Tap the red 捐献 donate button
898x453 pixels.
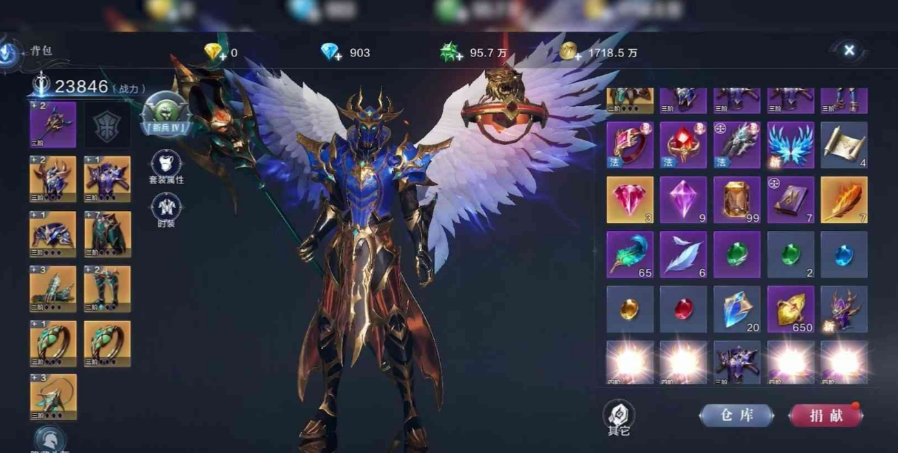[824, 415]
